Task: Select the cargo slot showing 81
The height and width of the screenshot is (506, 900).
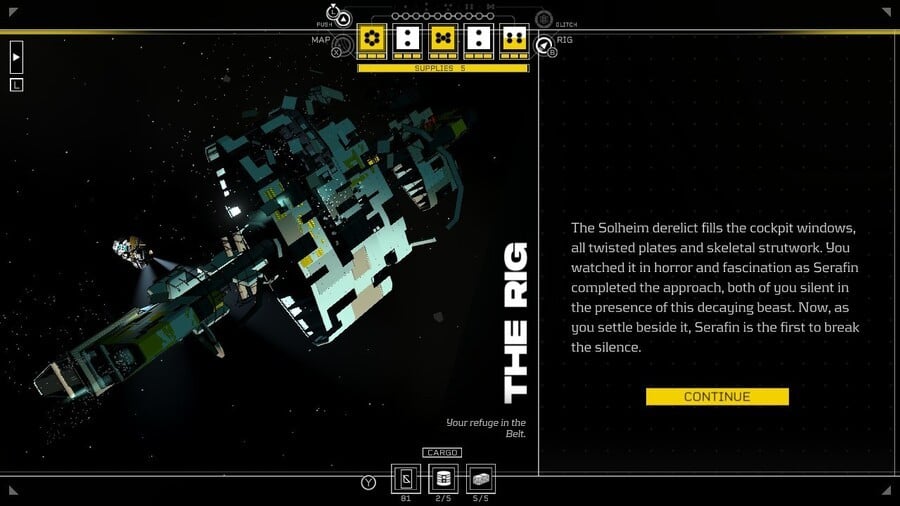Action: [x=406, y=479]
